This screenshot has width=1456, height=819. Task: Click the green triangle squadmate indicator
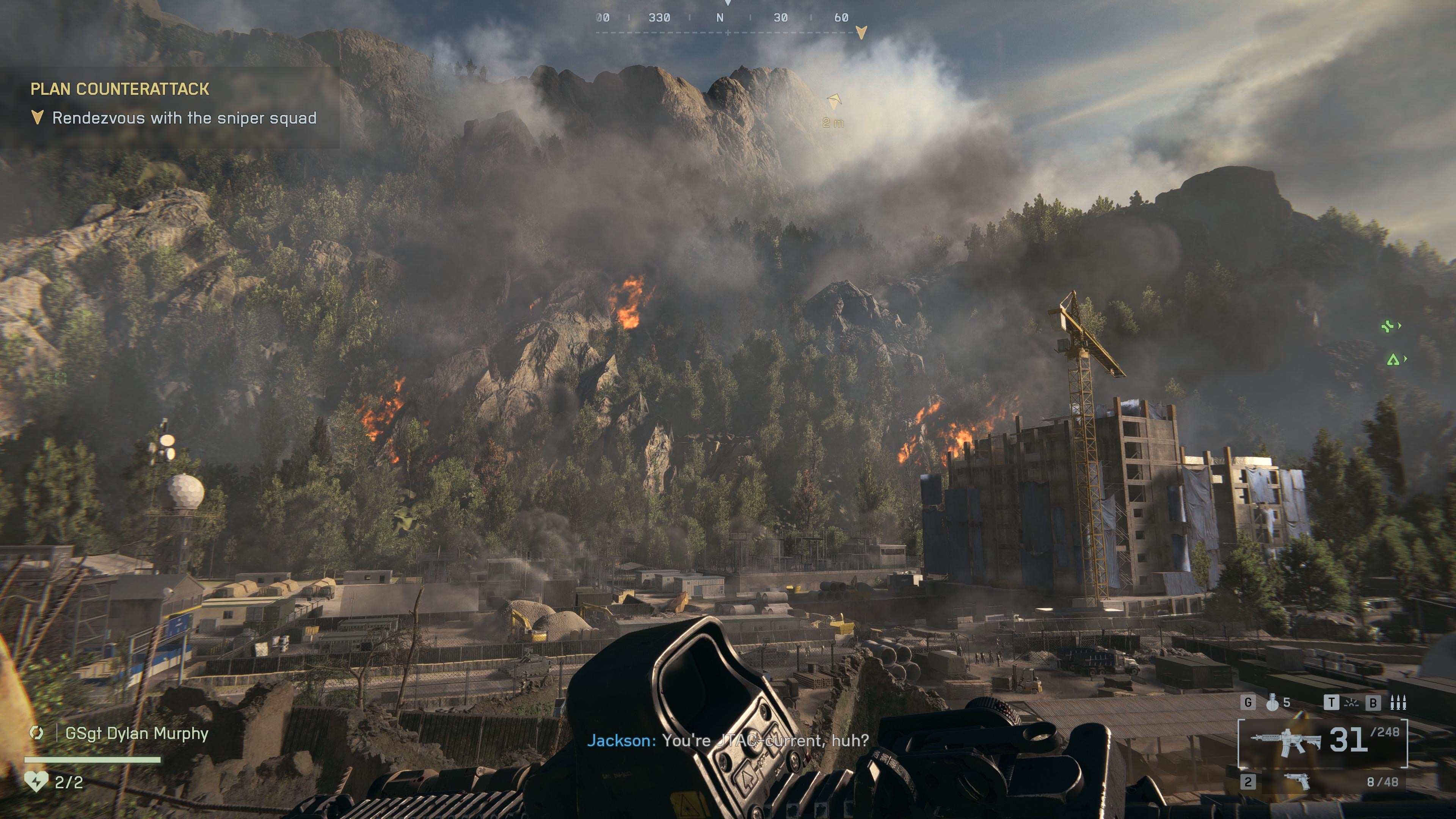[1393, 359]
